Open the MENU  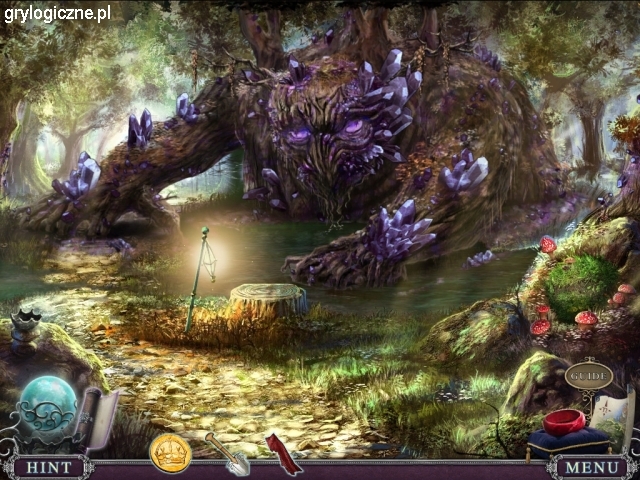[x=592, y=467]
